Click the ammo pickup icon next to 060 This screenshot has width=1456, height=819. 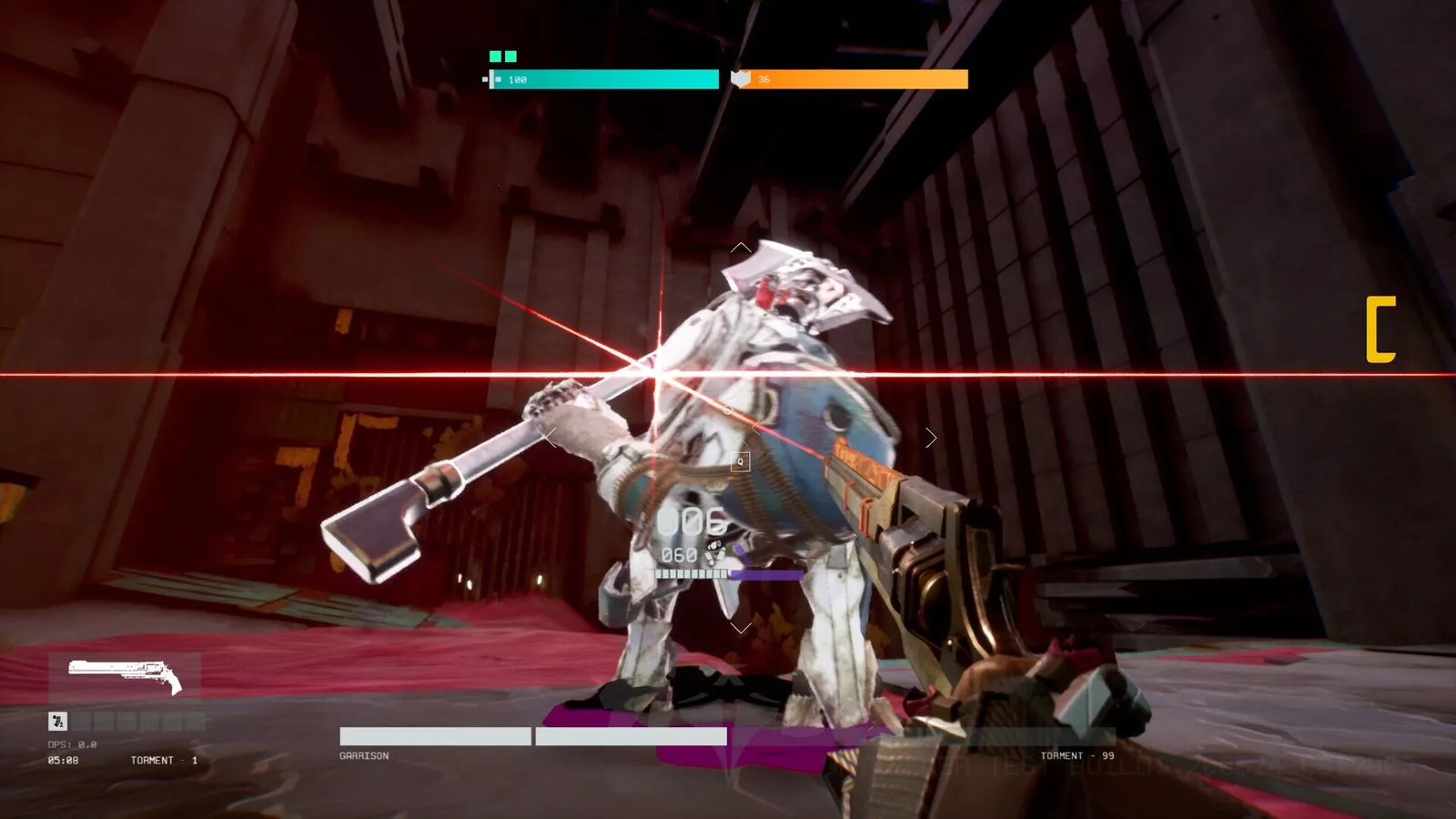tap(715, 552)
